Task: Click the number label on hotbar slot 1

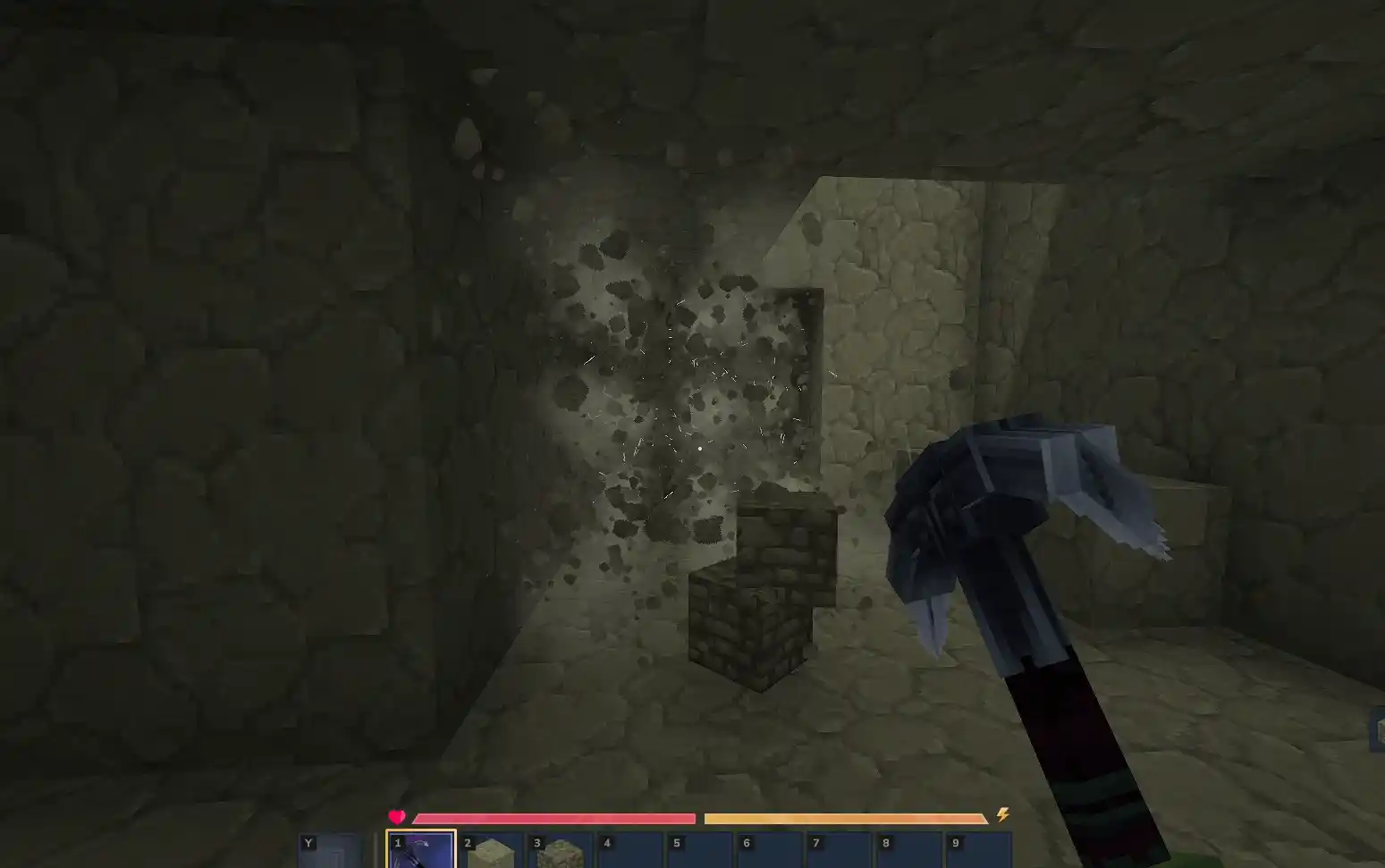Action: [x=397, y=842]
